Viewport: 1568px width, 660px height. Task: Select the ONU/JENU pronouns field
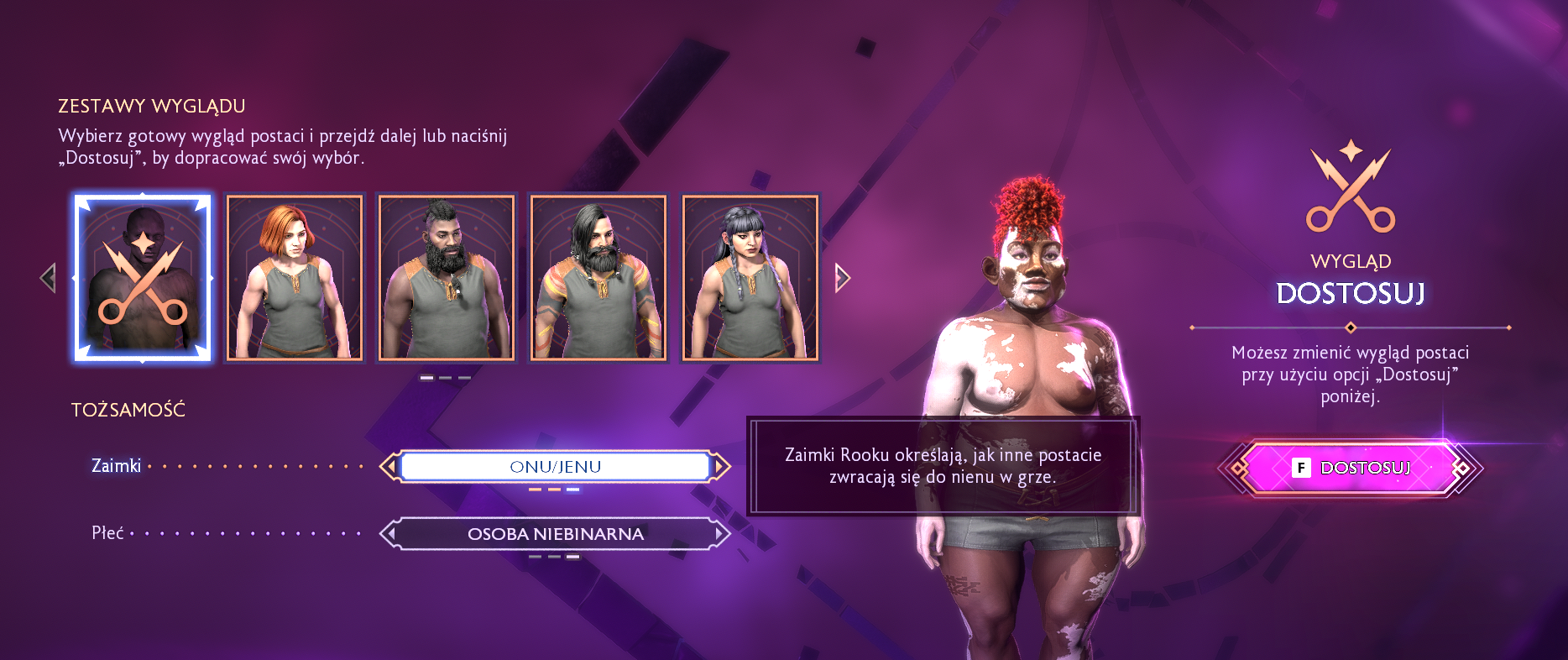click(555, 467)
